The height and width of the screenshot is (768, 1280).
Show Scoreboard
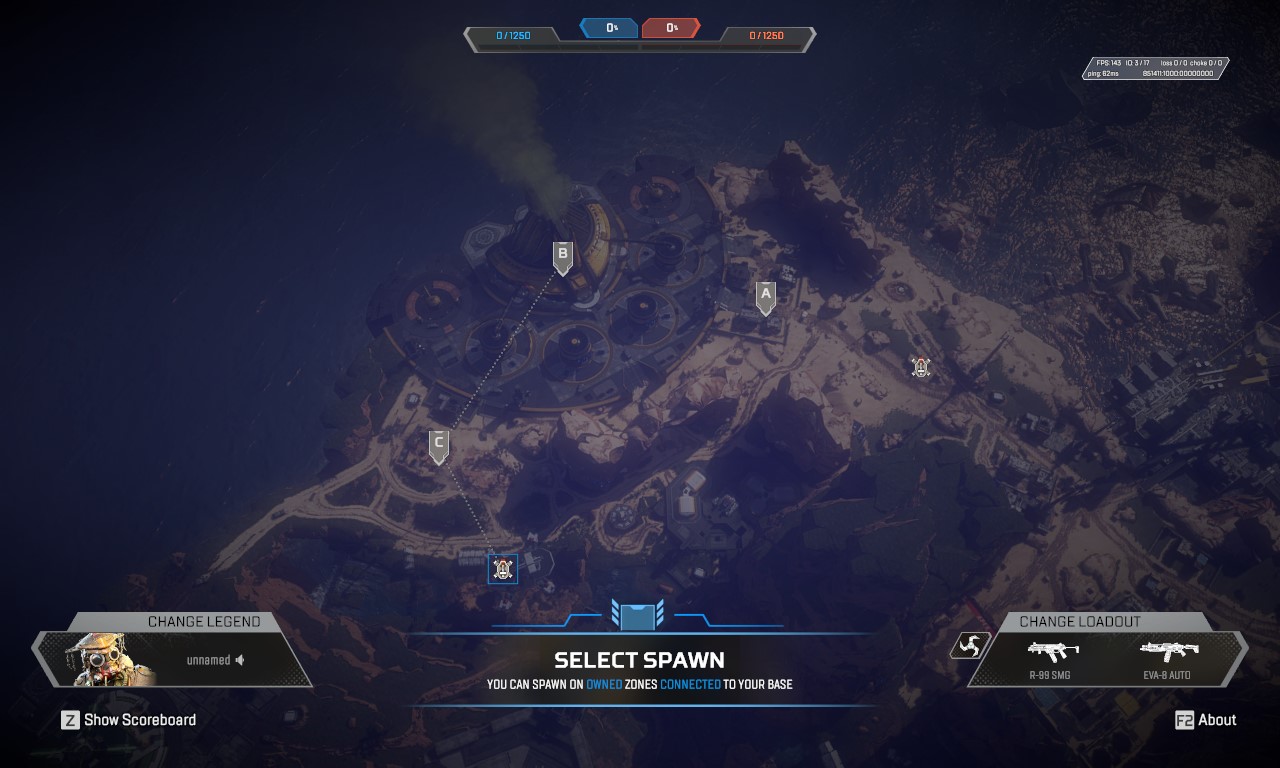point(140,720)
